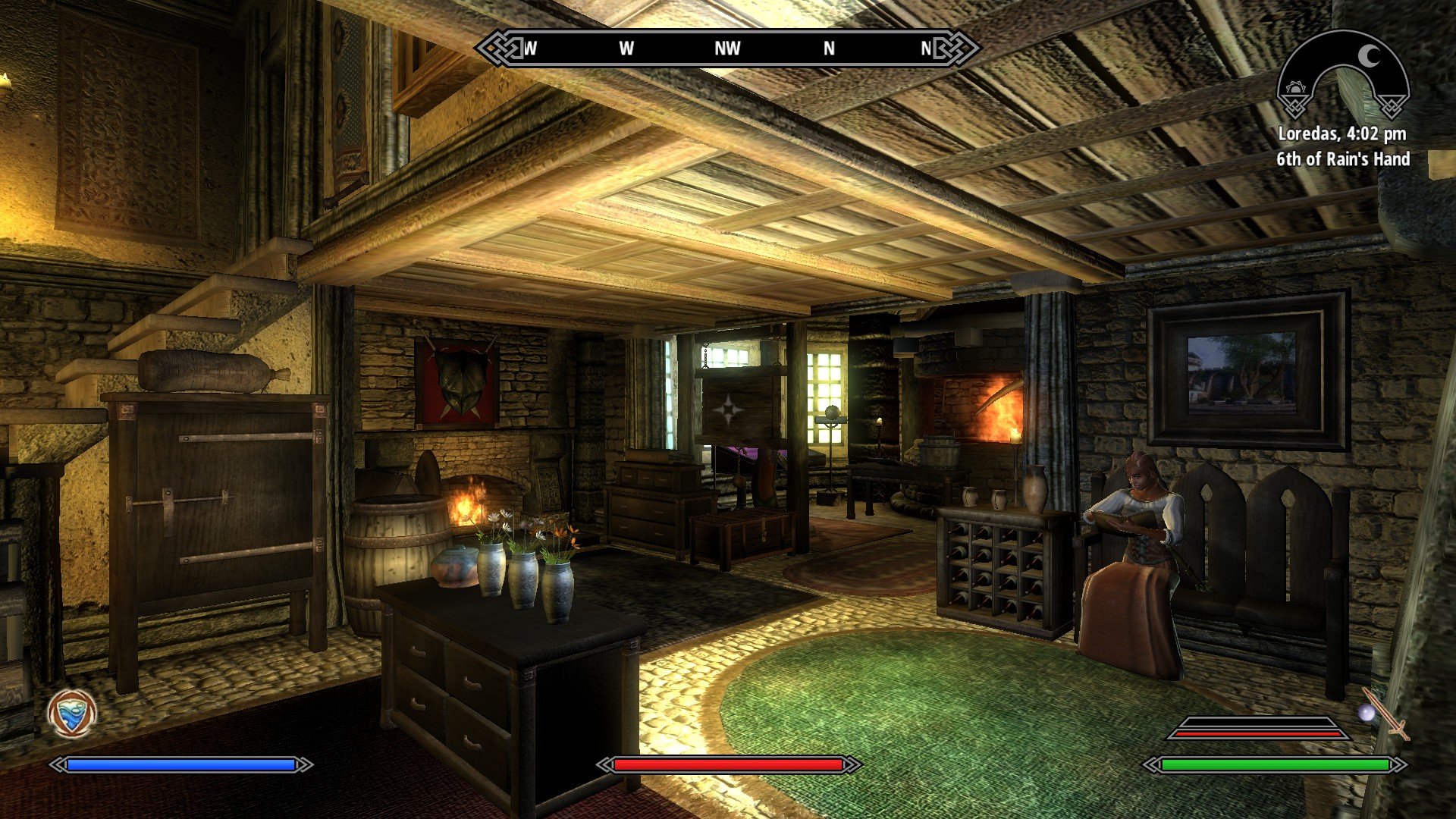Click the compass bar at top
Screen dimensions: 1456x819
coord(727,49)
